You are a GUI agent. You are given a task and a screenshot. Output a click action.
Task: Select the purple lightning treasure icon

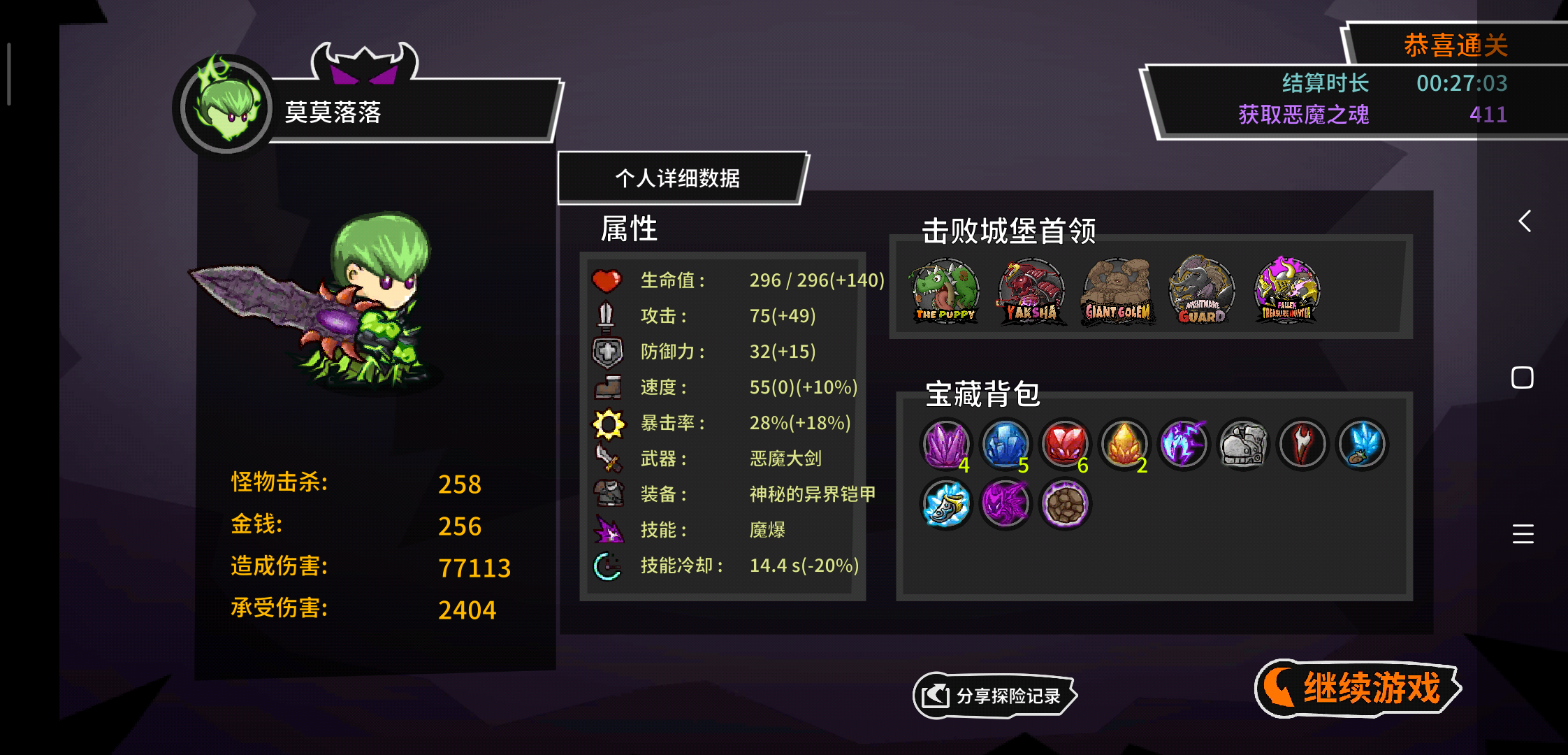click(1183, 445)
